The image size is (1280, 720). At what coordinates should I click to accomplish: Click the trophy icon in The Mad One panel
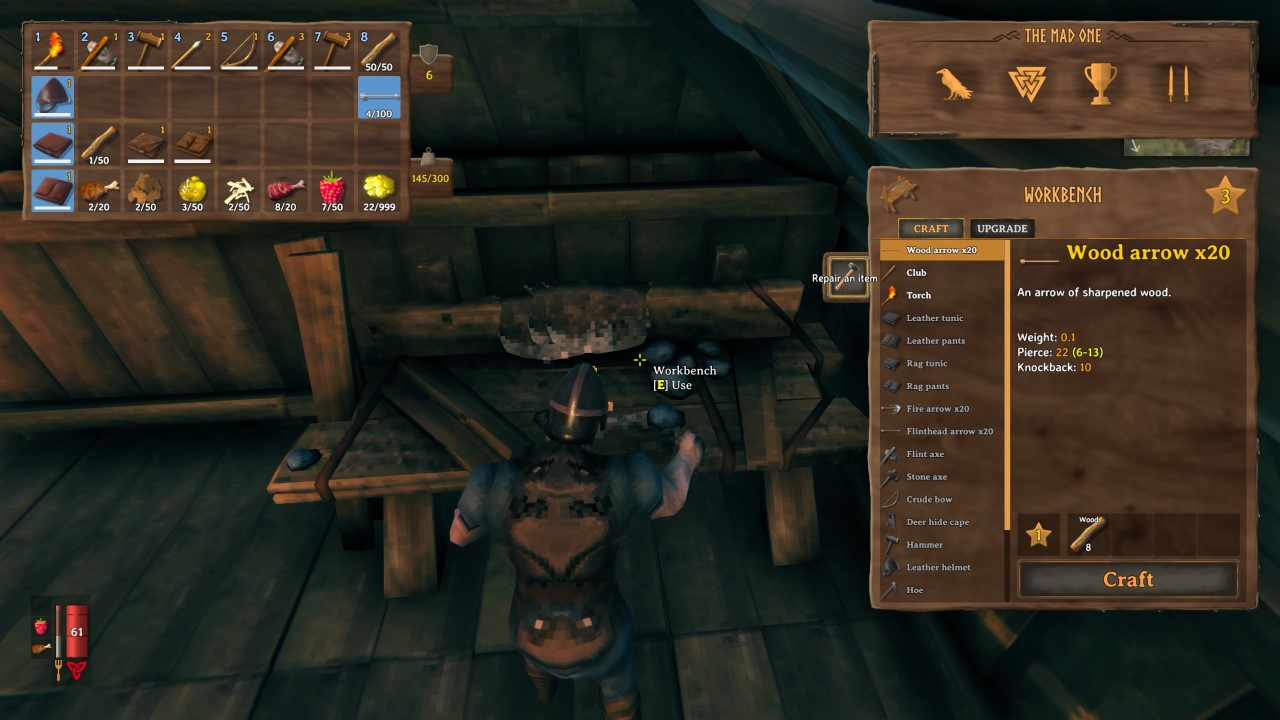(1100, 83)
